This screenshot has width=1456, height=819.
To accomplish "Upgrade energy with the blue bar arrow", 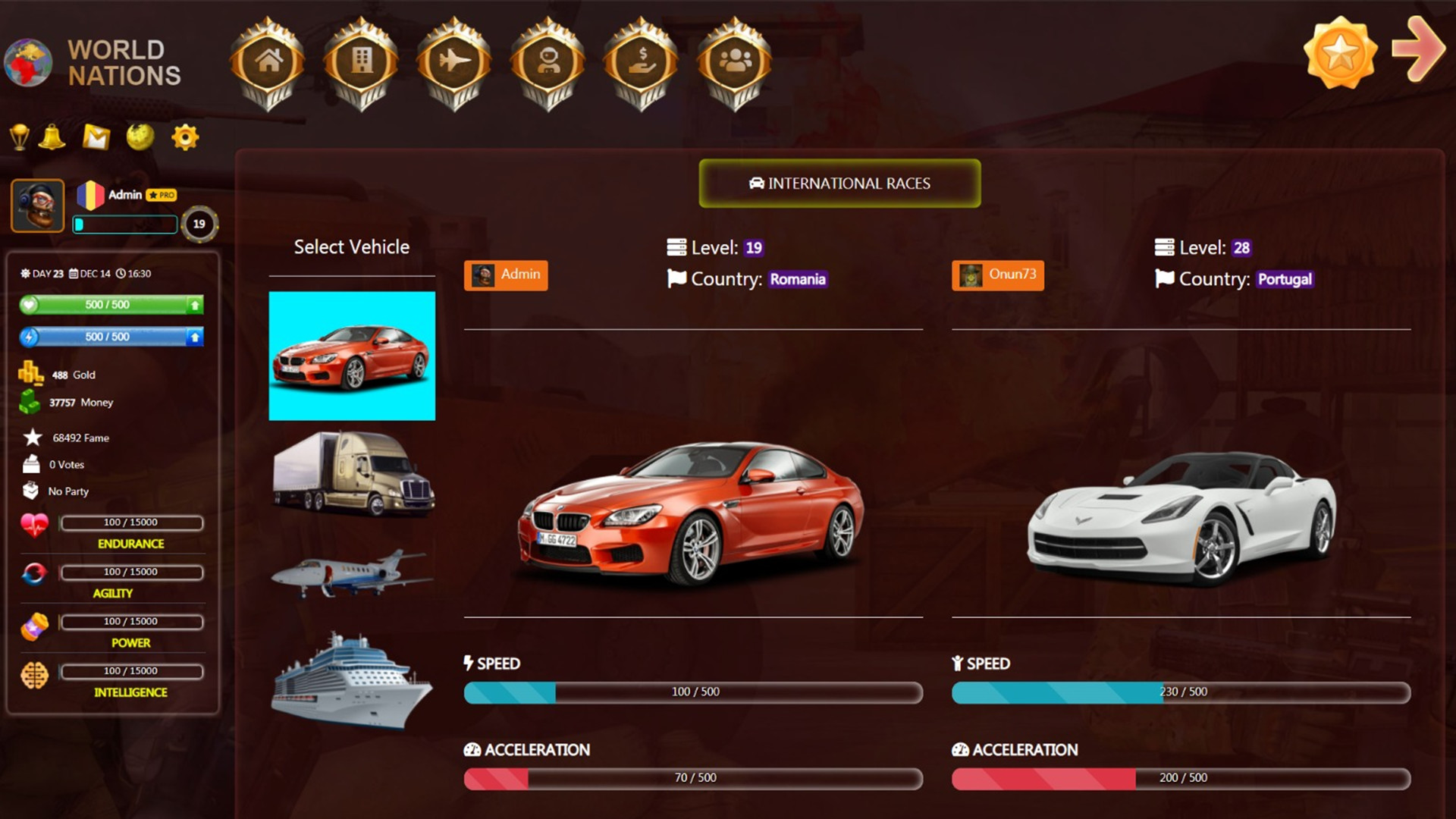I will (193, 337).
